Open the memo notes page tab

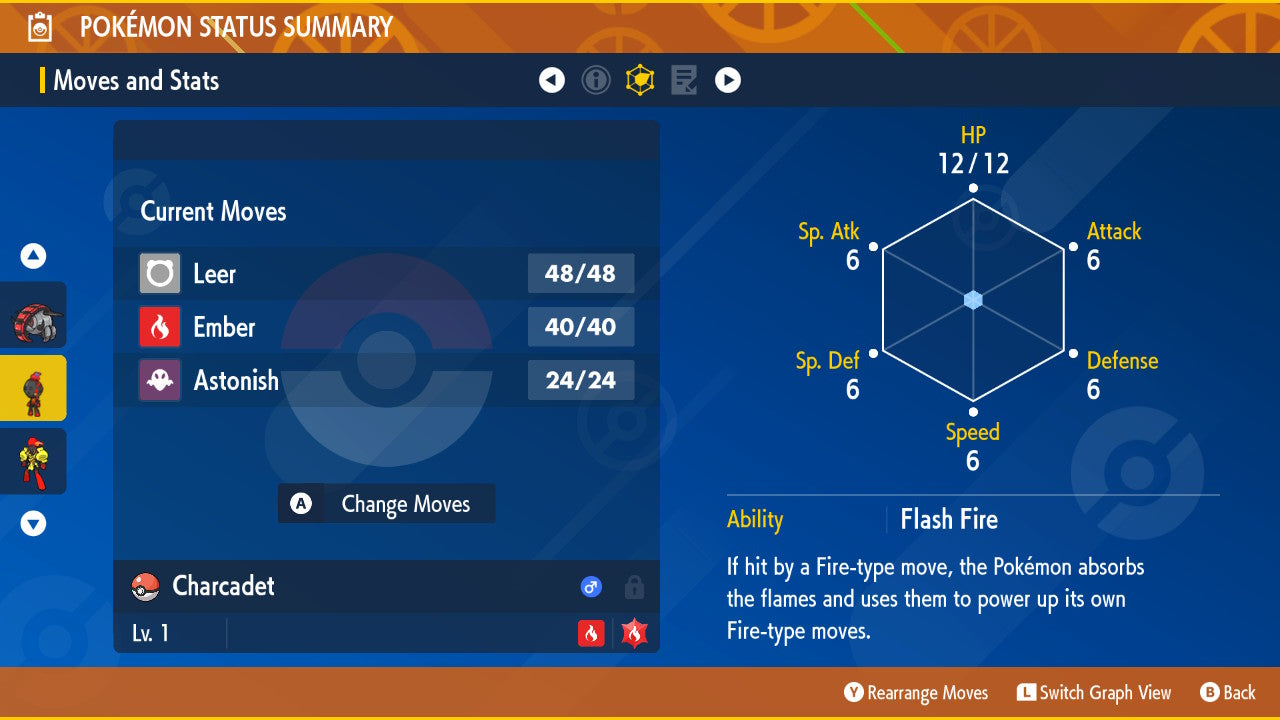[x=684, y=80]
